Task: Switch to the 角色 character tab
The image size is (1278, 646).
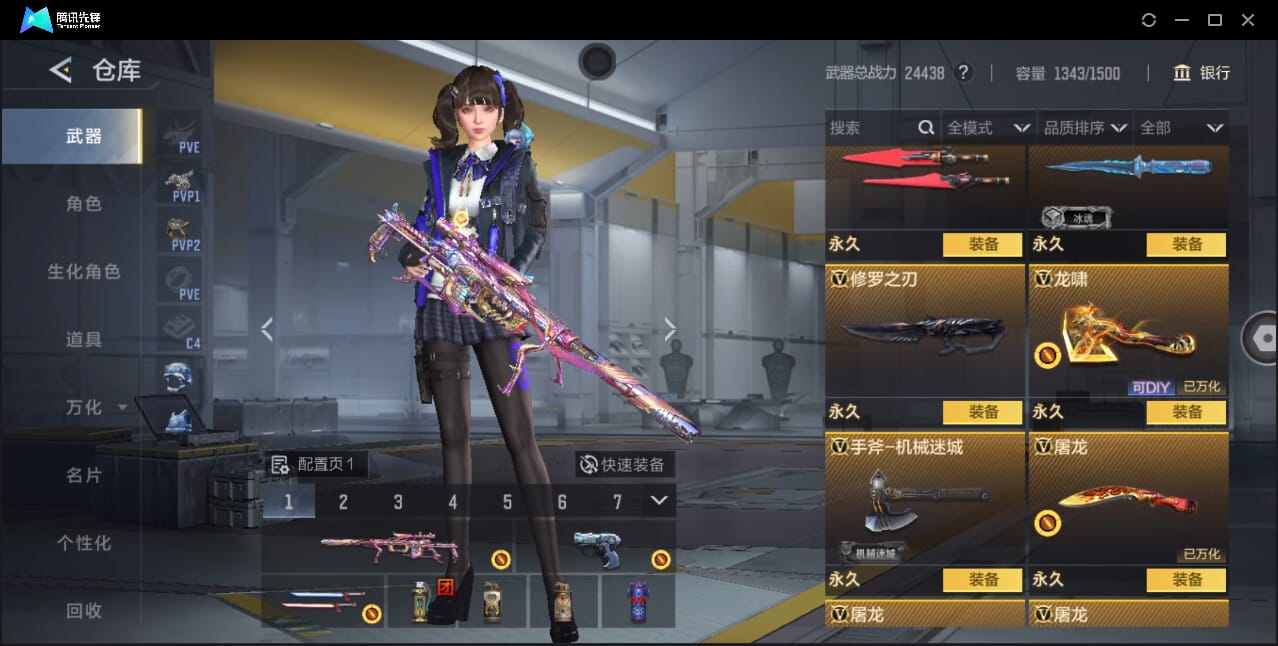Action: pos(84,204)
